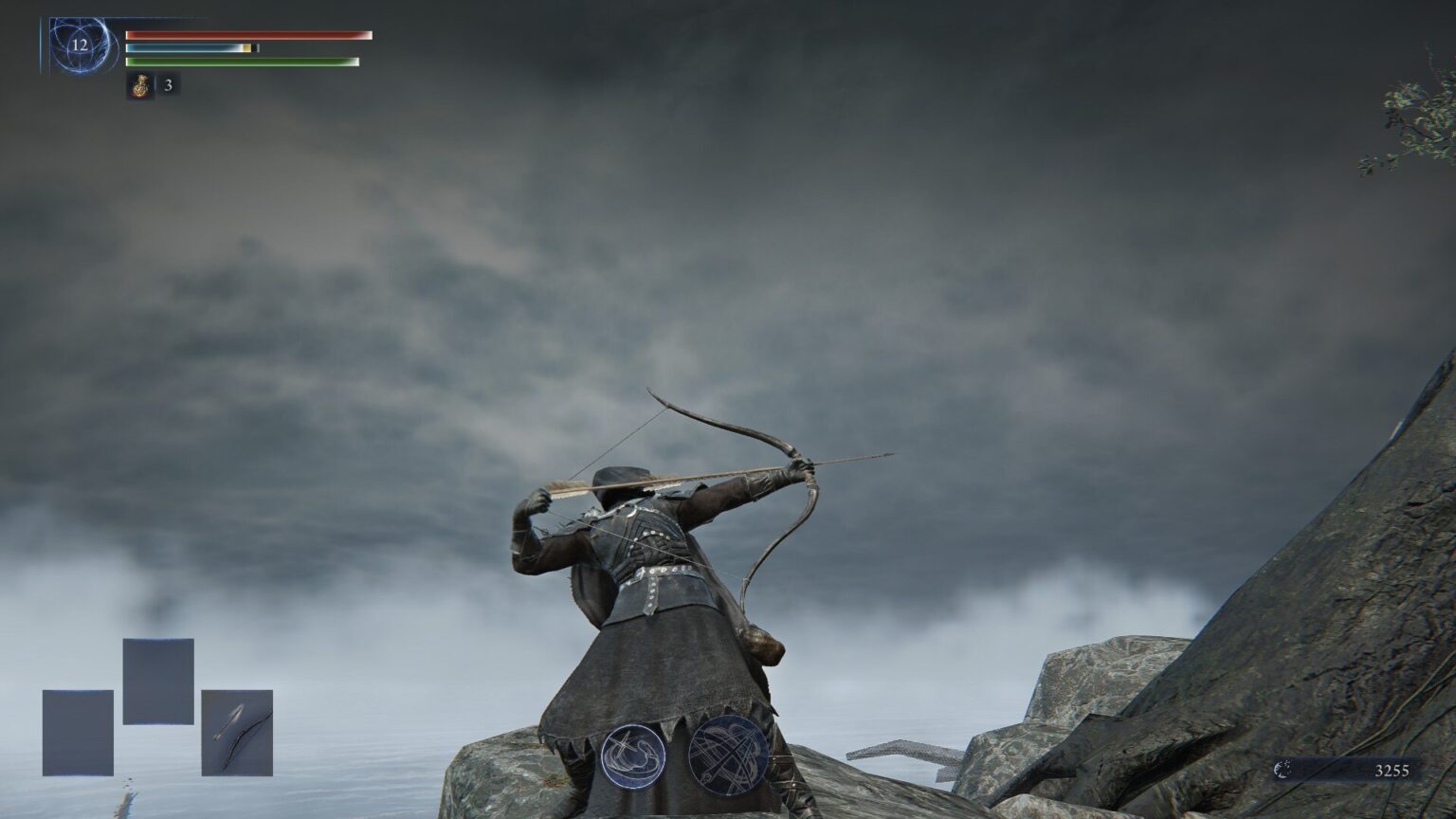Screen dimensions: 1456x819
Task: Toggle the flask quantity indicator showing 3
Action: click(x=169, y=86)
